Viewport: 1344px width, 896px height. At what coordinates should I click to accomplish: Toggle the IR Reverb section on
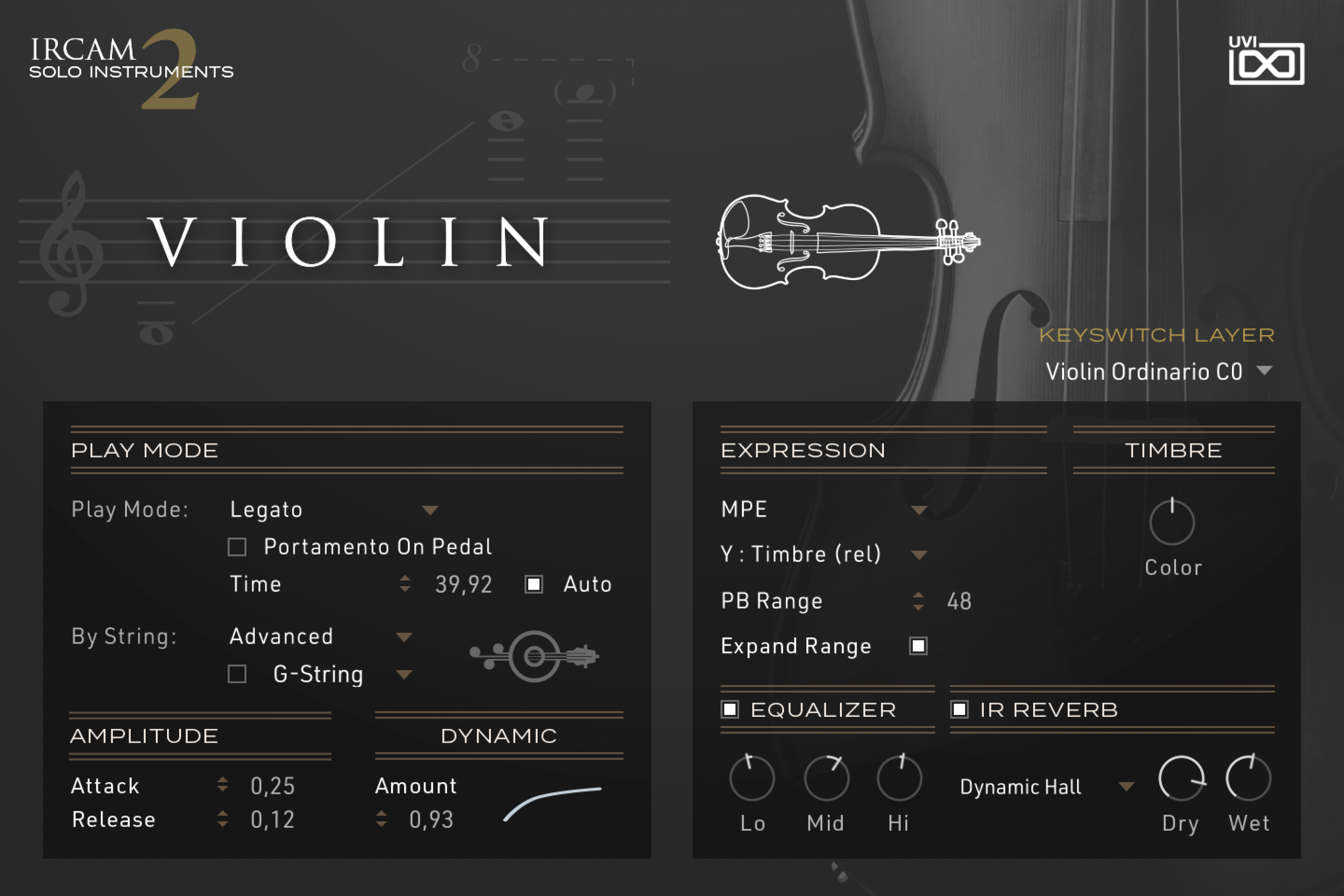[x=960, y=709]
